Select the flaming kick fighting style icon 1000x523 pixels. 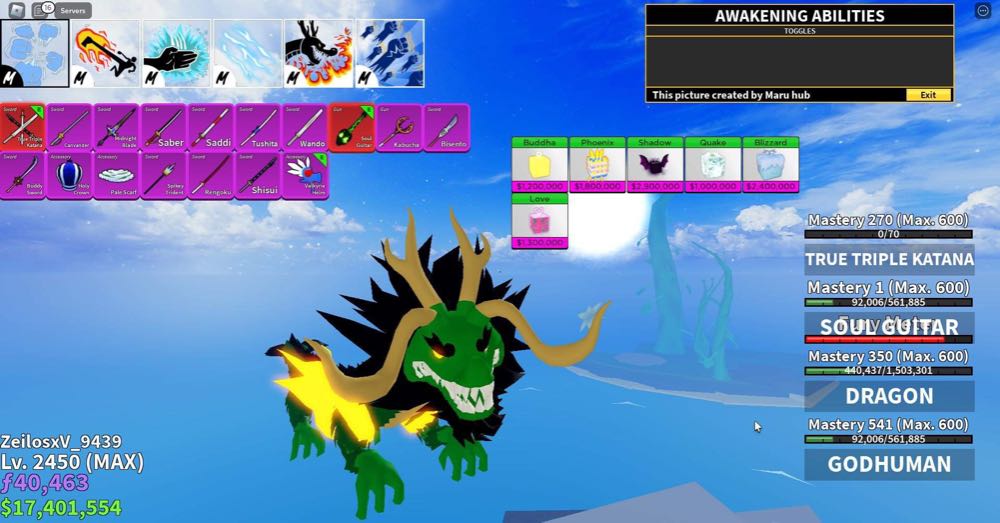(x=106, y=52)
